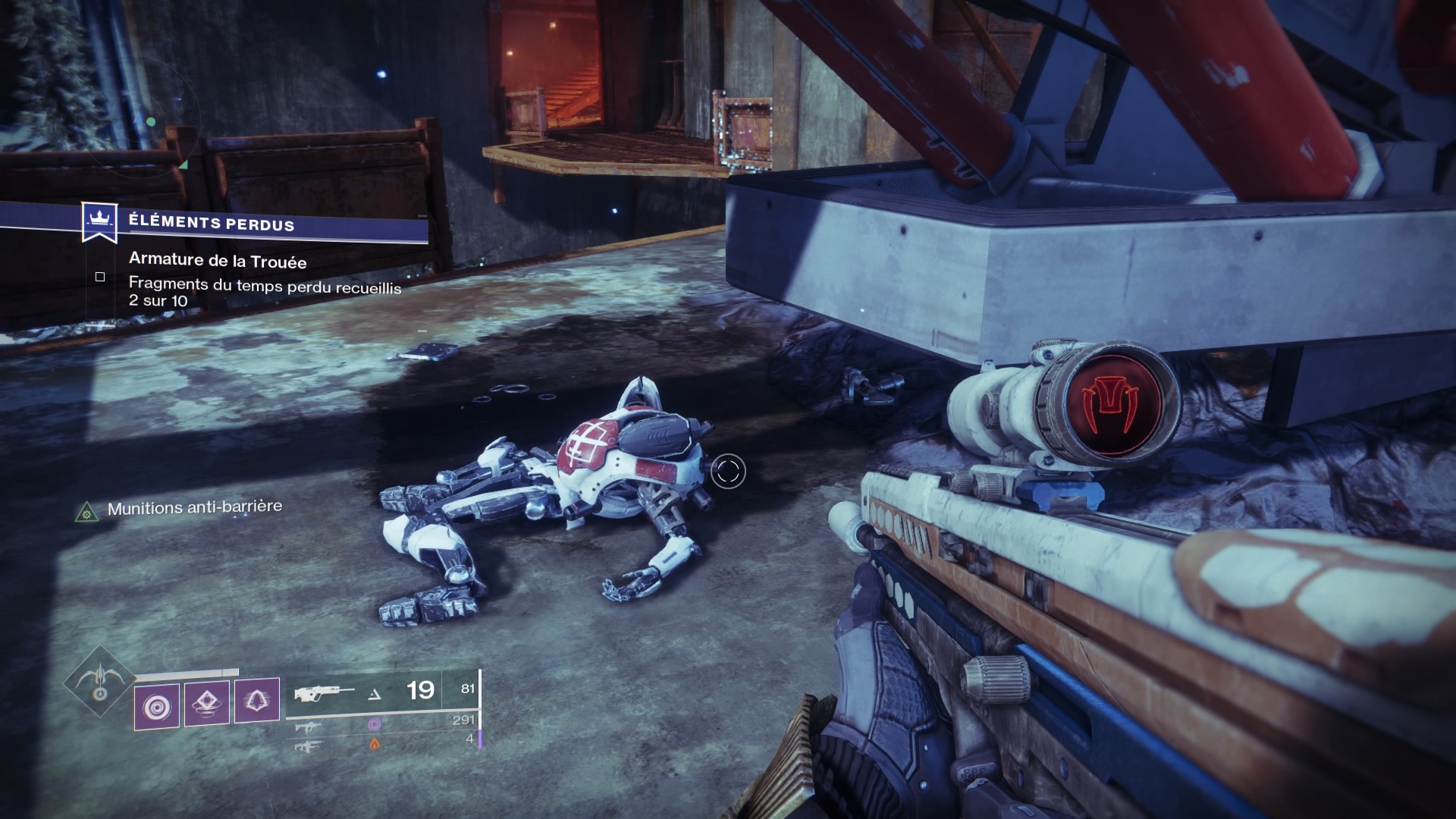Trigger the diamond-shaped melee ability icon
This screenshot has height=819, width=1456.
(x=207, y=703)
